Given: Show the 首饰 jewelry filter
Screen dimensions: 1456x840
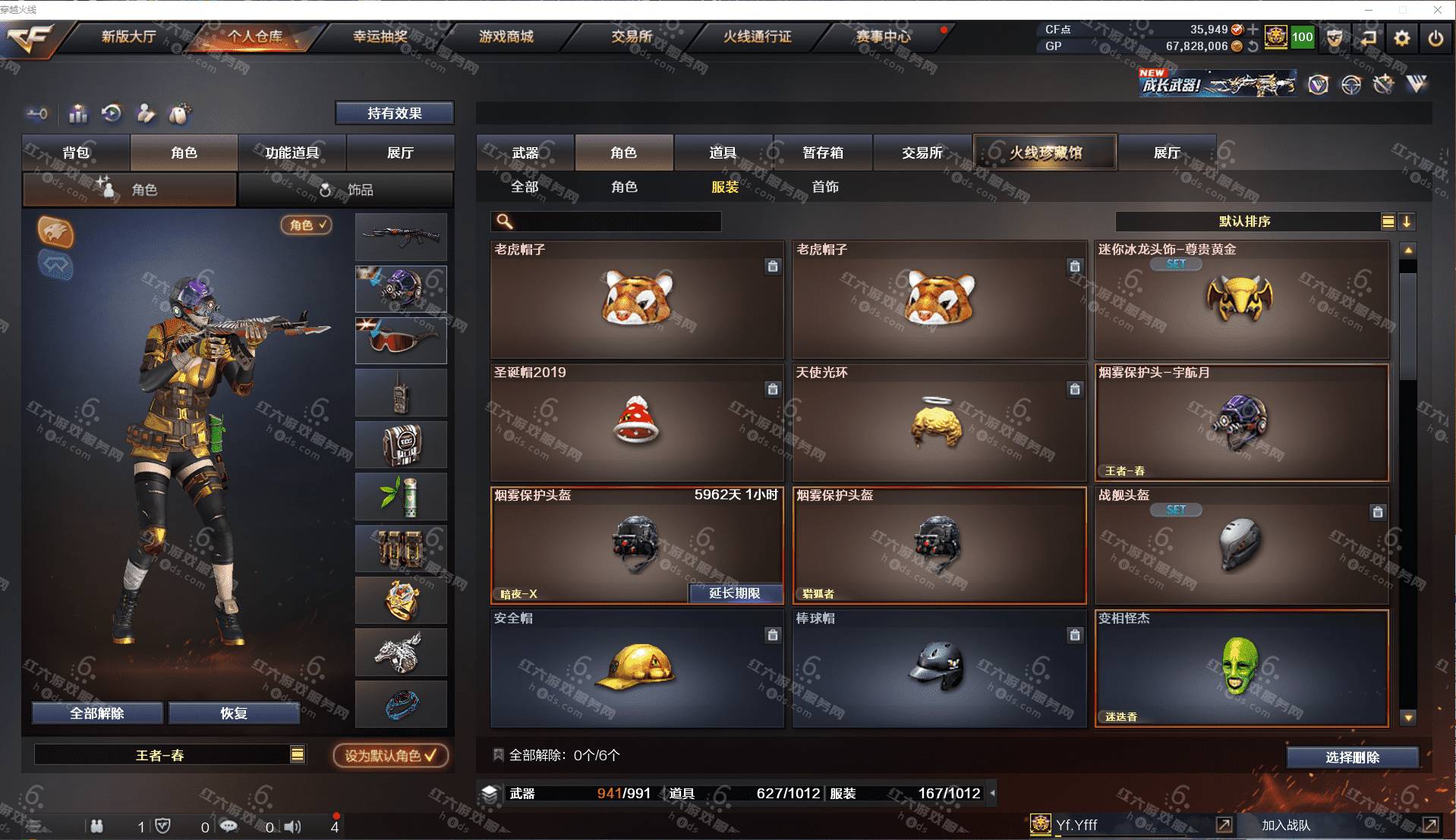Looking at the screenshot, I should pos(825,187).
